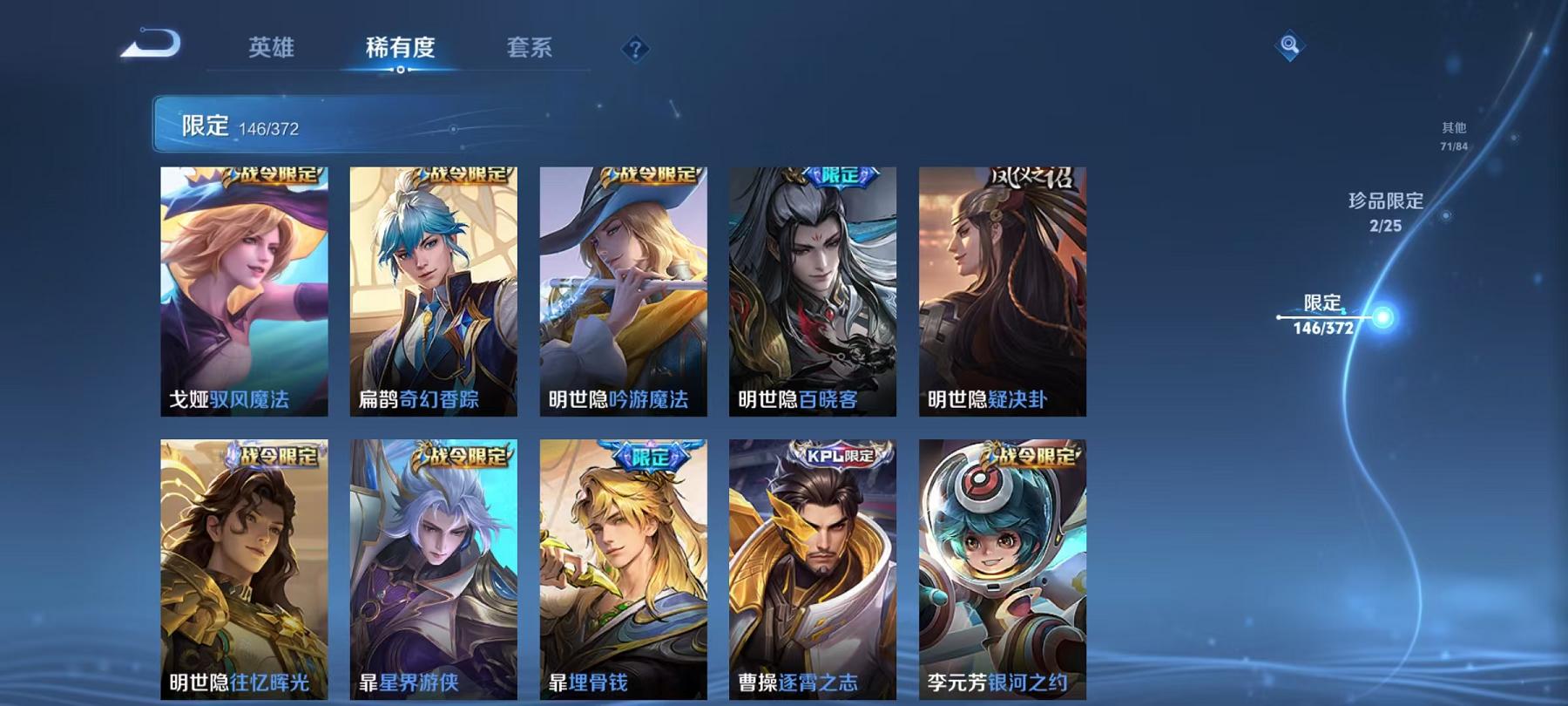
Task: Jump to the 其他 71/84 category
Action: (x=1453, y=133)
